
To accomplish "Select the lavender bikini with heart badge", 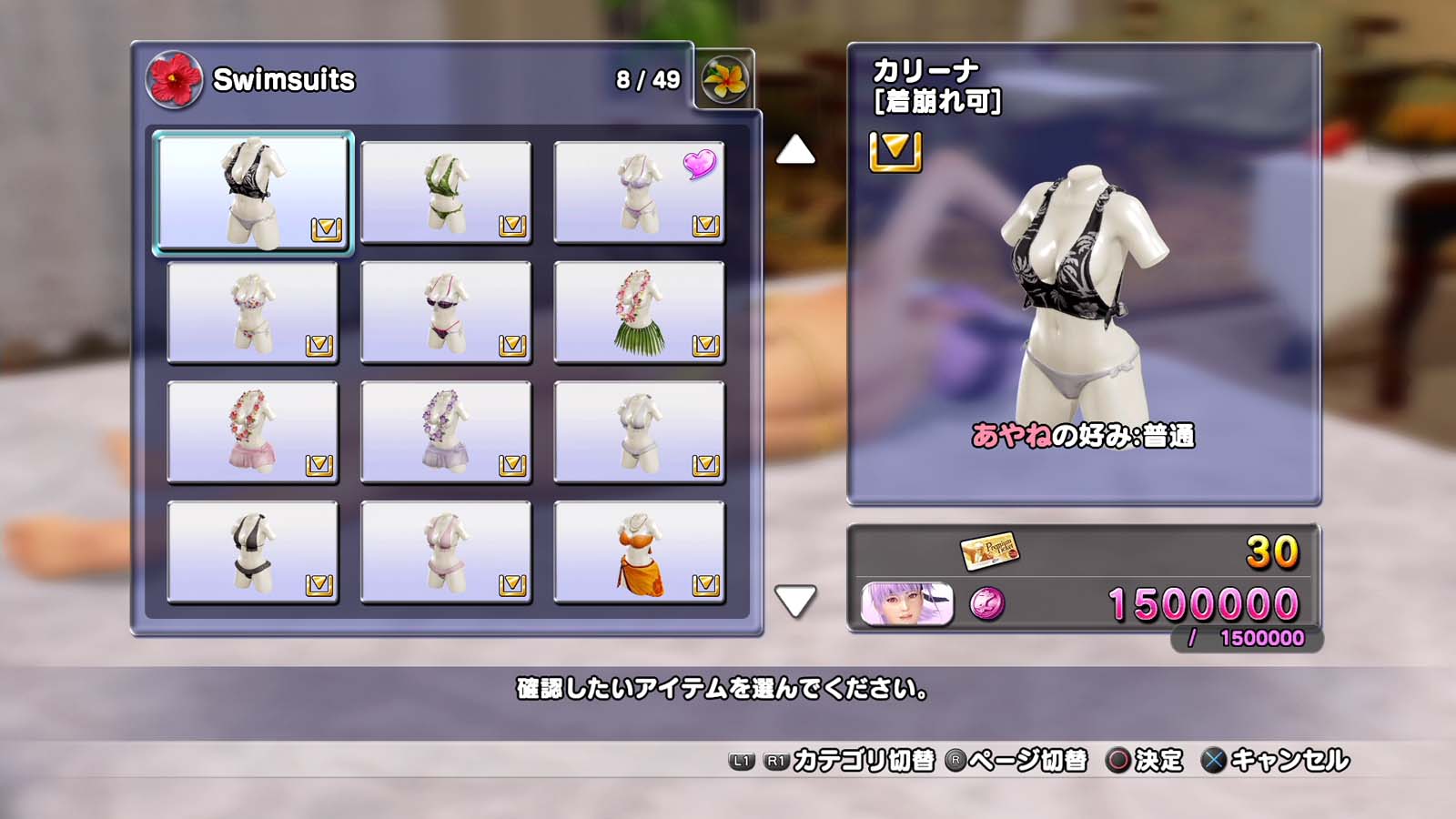I will click(639, 192).
